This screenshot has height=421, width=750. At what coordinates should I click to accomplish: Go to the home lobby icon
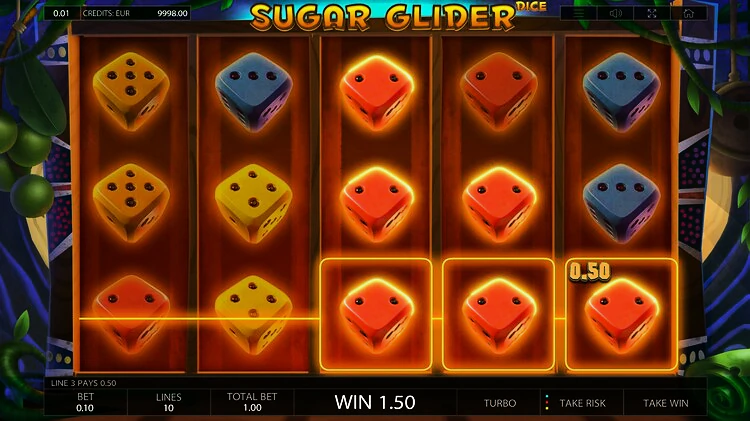tap(688, 13)
